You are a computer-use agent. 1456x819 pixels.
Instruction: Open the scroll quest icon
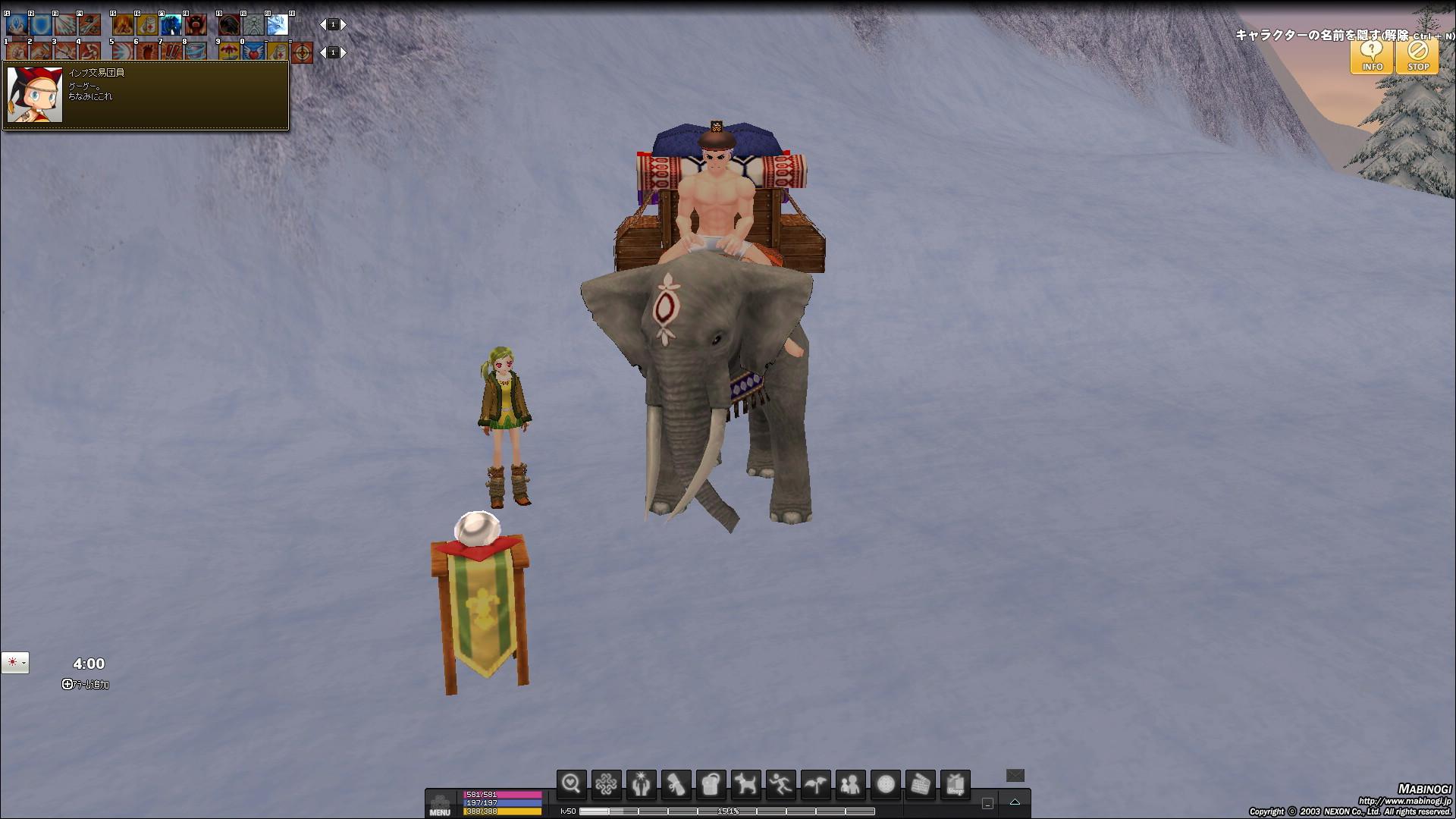click(676, 784)
